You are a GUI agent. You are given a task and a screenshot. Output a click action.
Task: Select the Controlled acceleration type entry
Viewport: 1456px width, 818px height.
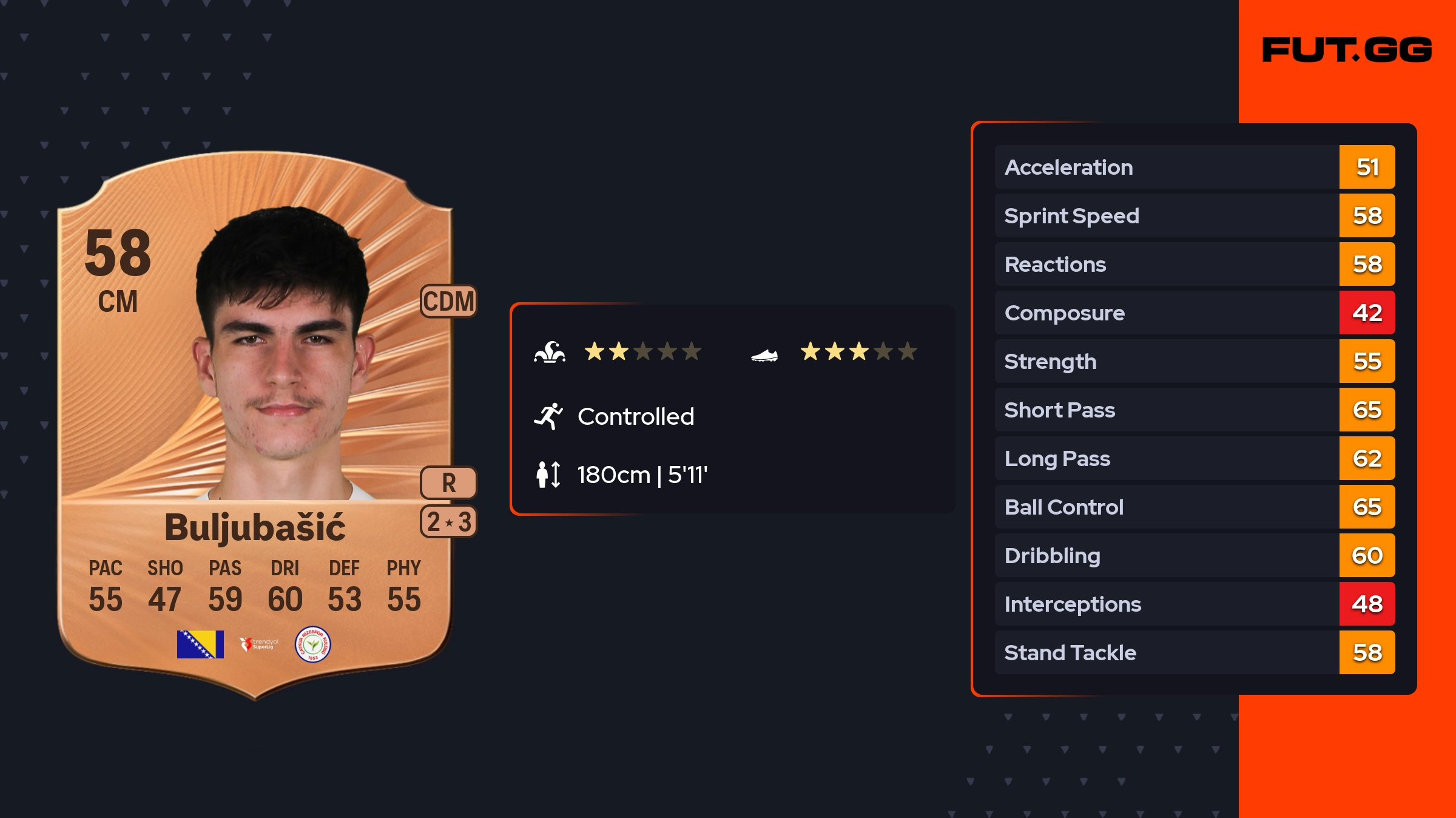tap(635, 417)
